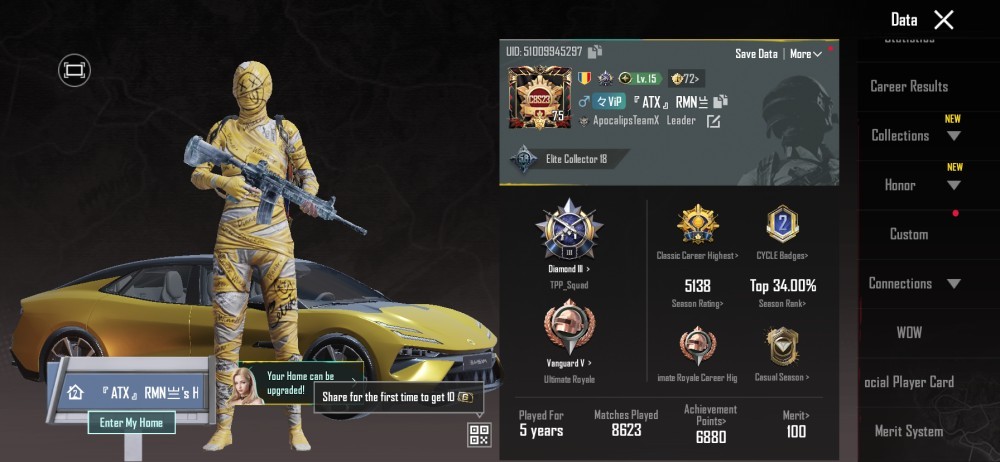
Task: Open the Merit System page
Action: pos(909,431)
